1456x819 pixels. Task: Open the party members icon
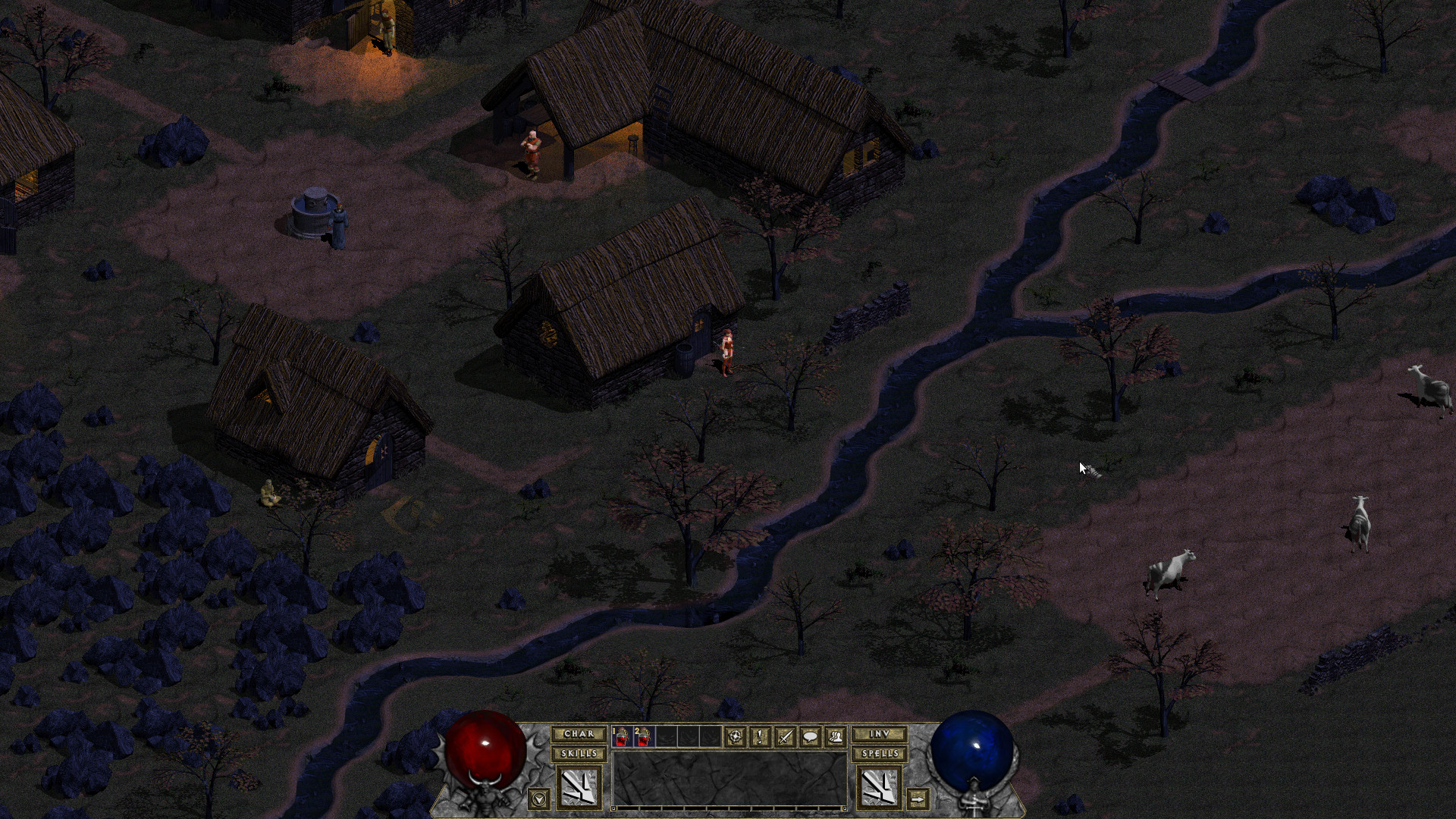coord(835,736)
